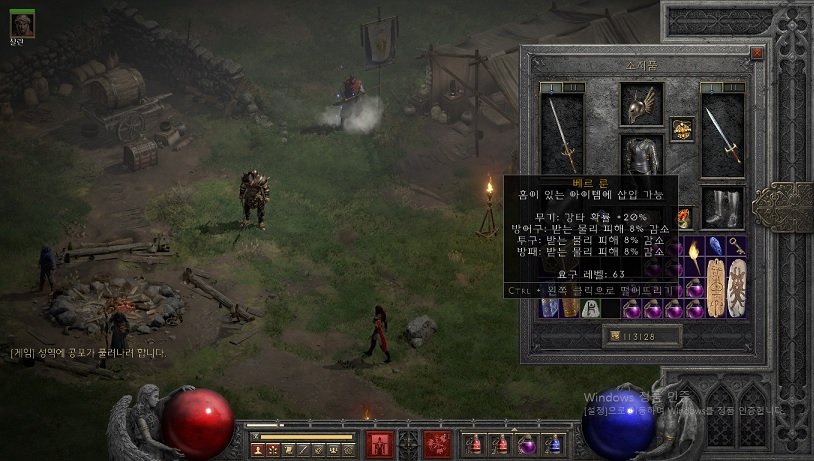
Task: Choose the right-click skill icon
Action: 436,444
